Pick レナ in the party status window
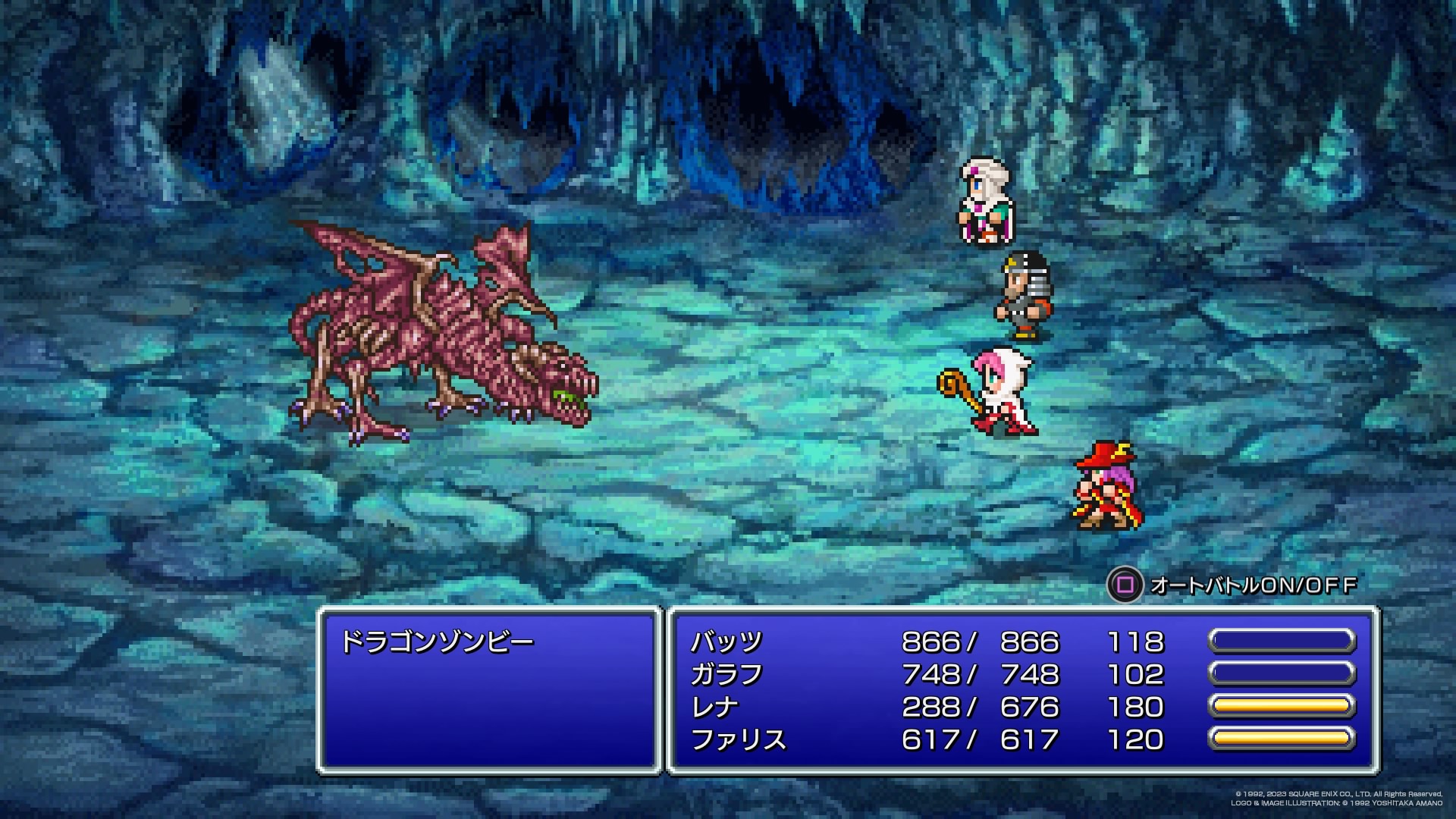This screenshot has width=1456, height=819. [714, 708]
